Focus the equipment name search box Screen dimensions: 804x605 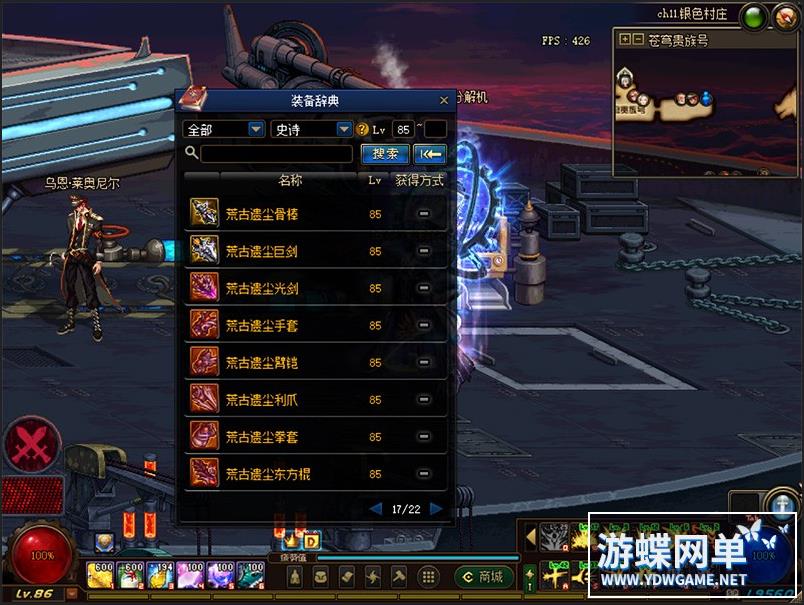tap(276, 154)
